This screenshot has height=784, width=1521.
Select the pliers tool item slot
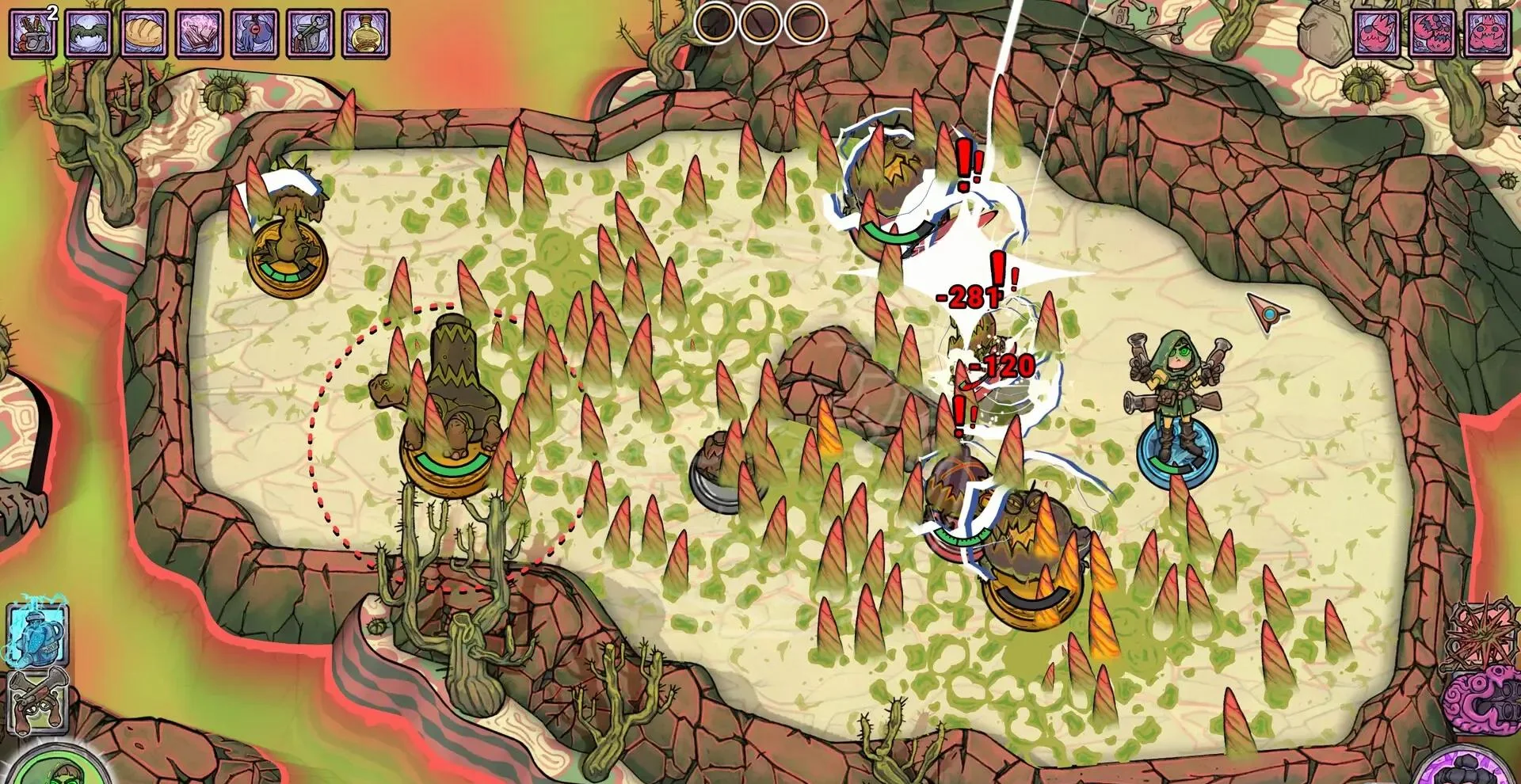click(311, 32)
